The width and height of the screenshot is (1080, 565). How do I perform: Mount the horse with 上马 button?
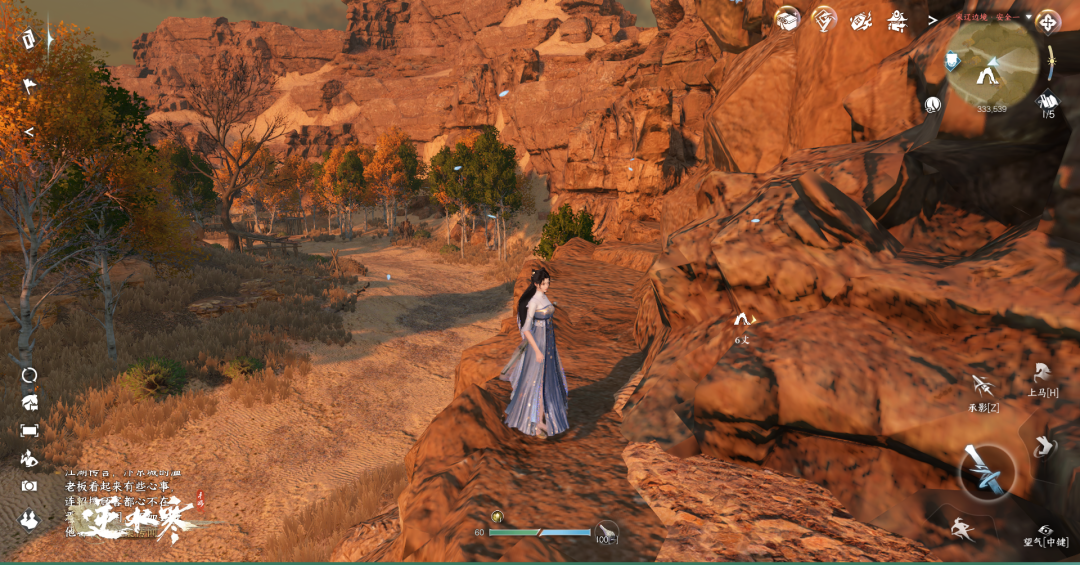coord(1042,374)
